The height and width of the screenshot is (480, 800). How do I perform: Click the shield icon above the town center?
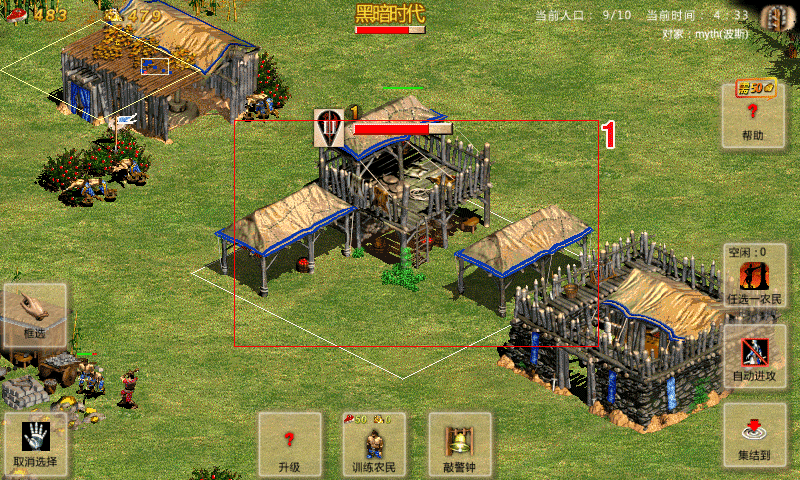point(329,128)
